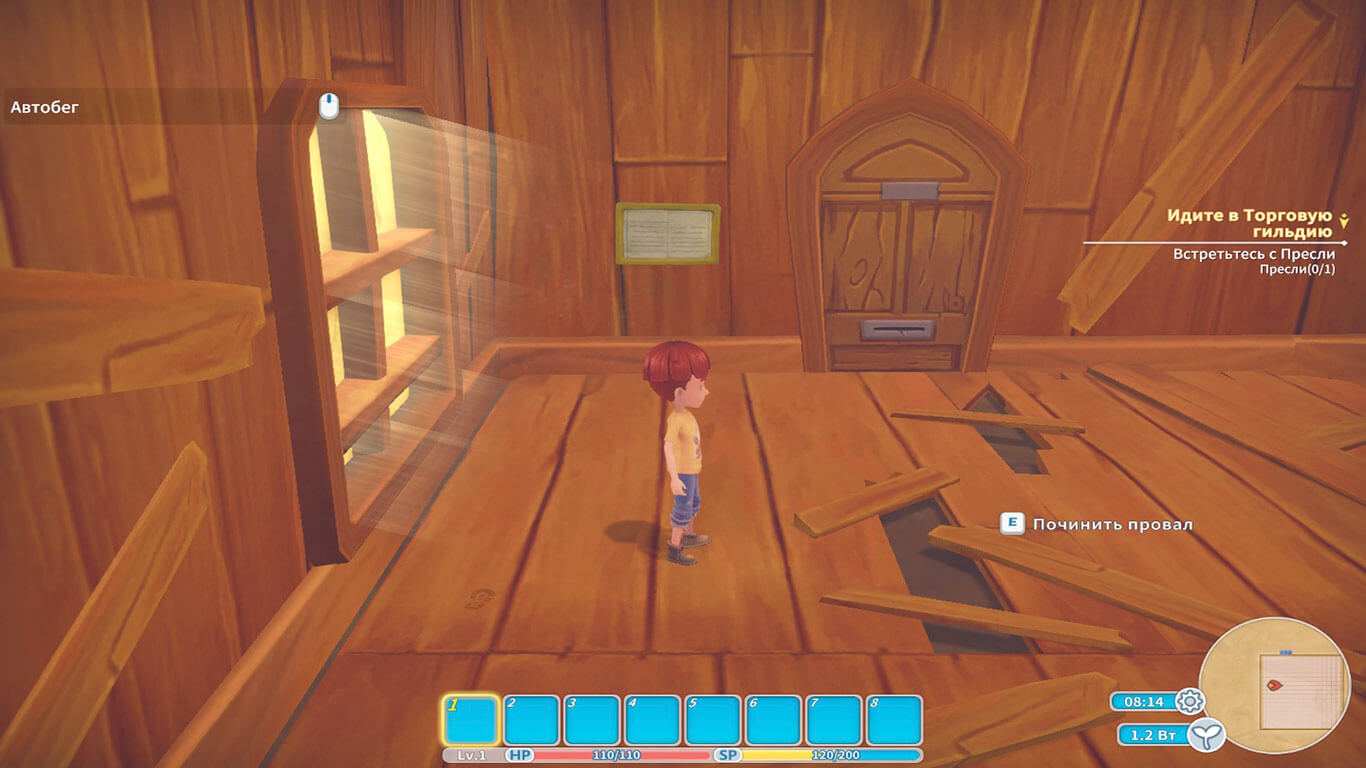Click the gear icon beside the clock

click(1190, 701)
